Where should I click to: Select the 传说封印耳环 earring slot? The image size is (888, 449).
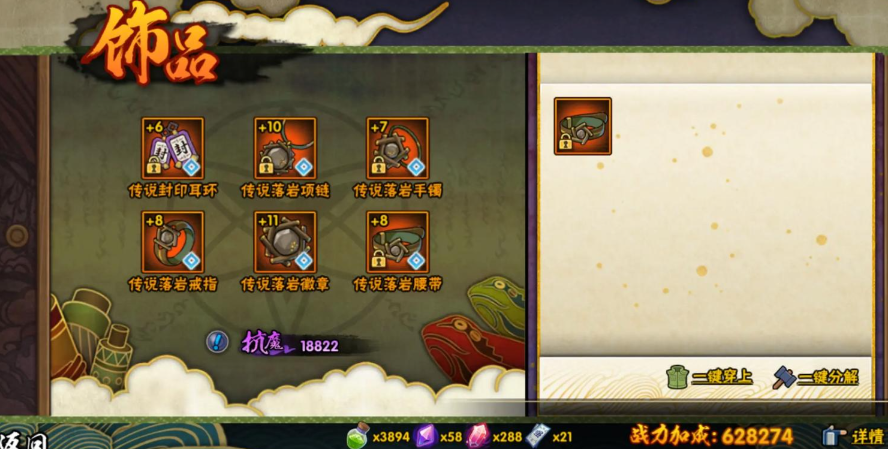(173, 149)
